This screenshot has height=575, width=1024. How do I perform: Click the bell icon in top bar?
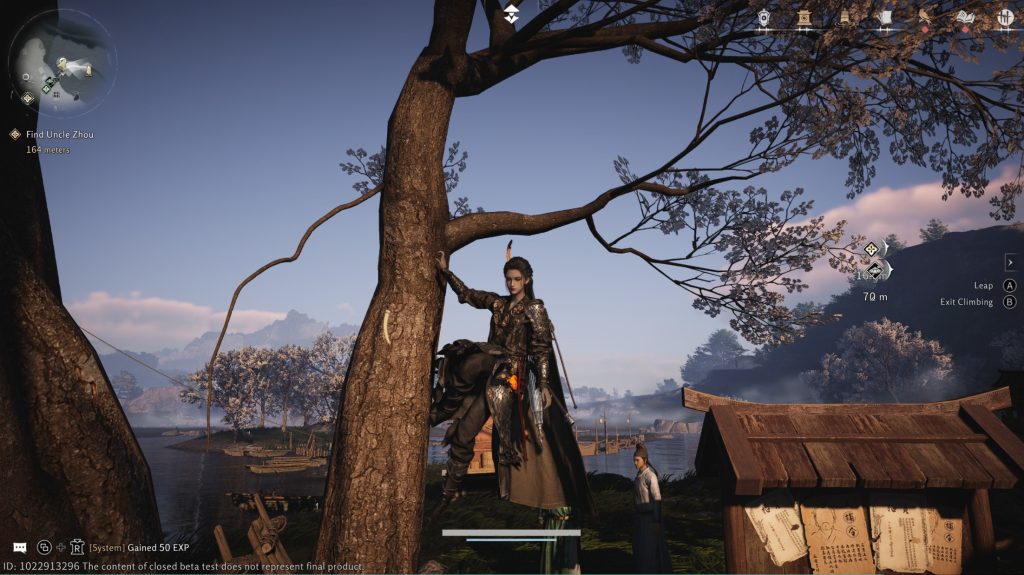pyautogui.click(x=844, y=17)
